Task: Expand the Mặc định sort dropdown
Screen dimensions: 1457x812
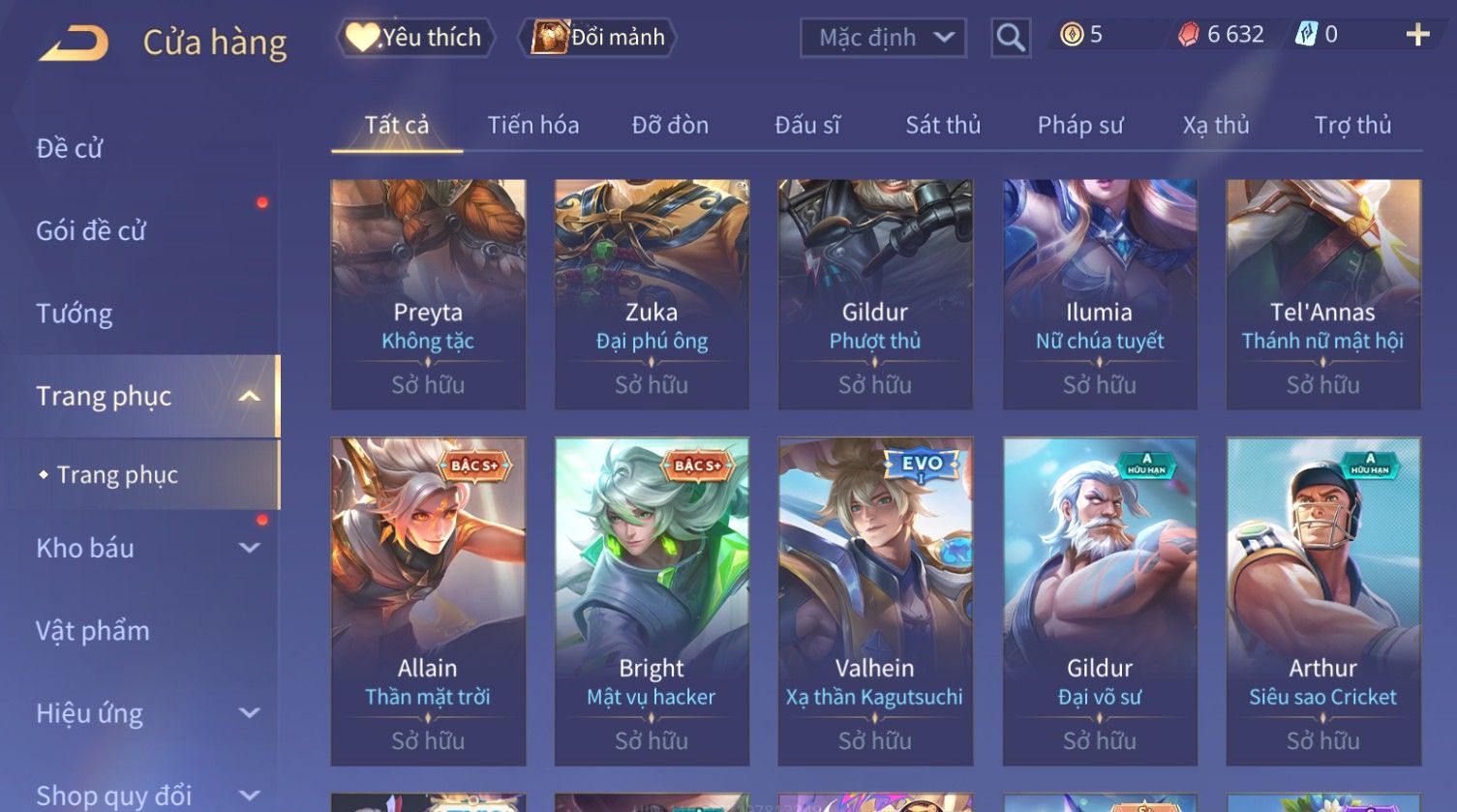Action: (883, 38)
